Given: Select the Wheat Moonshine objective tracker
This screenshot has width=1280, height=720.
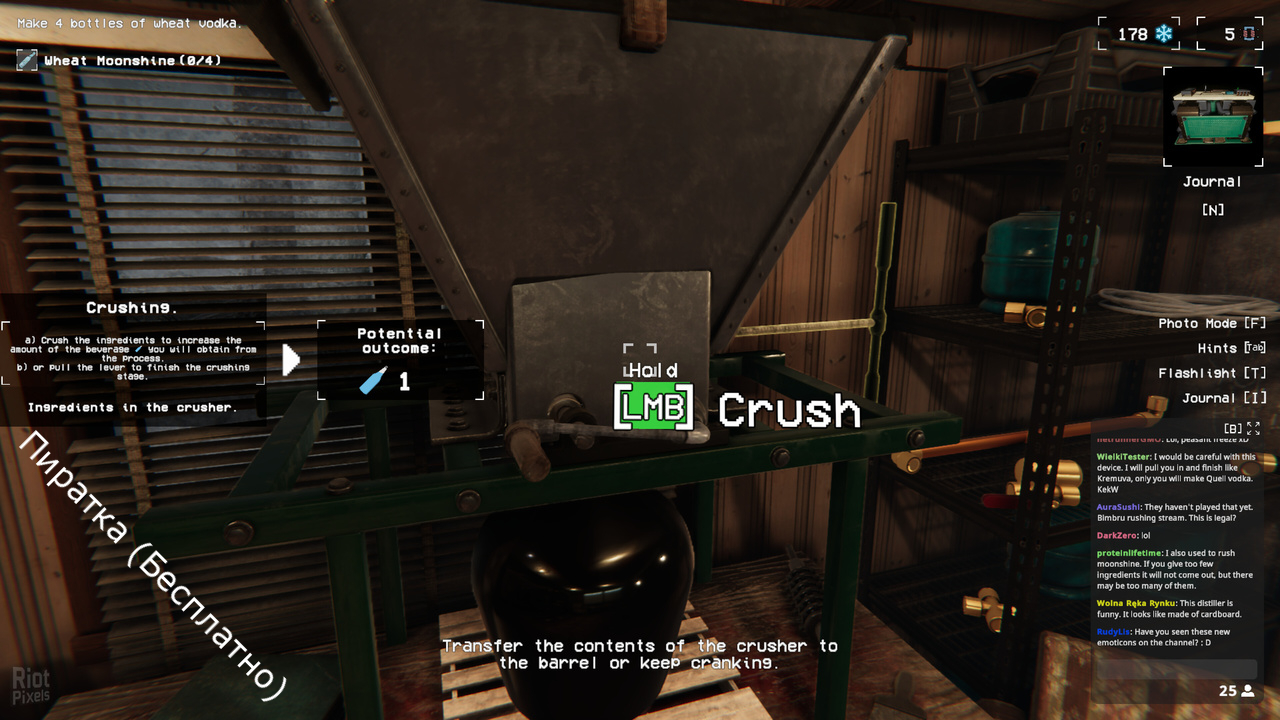Looking at the screenshot, I should 120,61.
